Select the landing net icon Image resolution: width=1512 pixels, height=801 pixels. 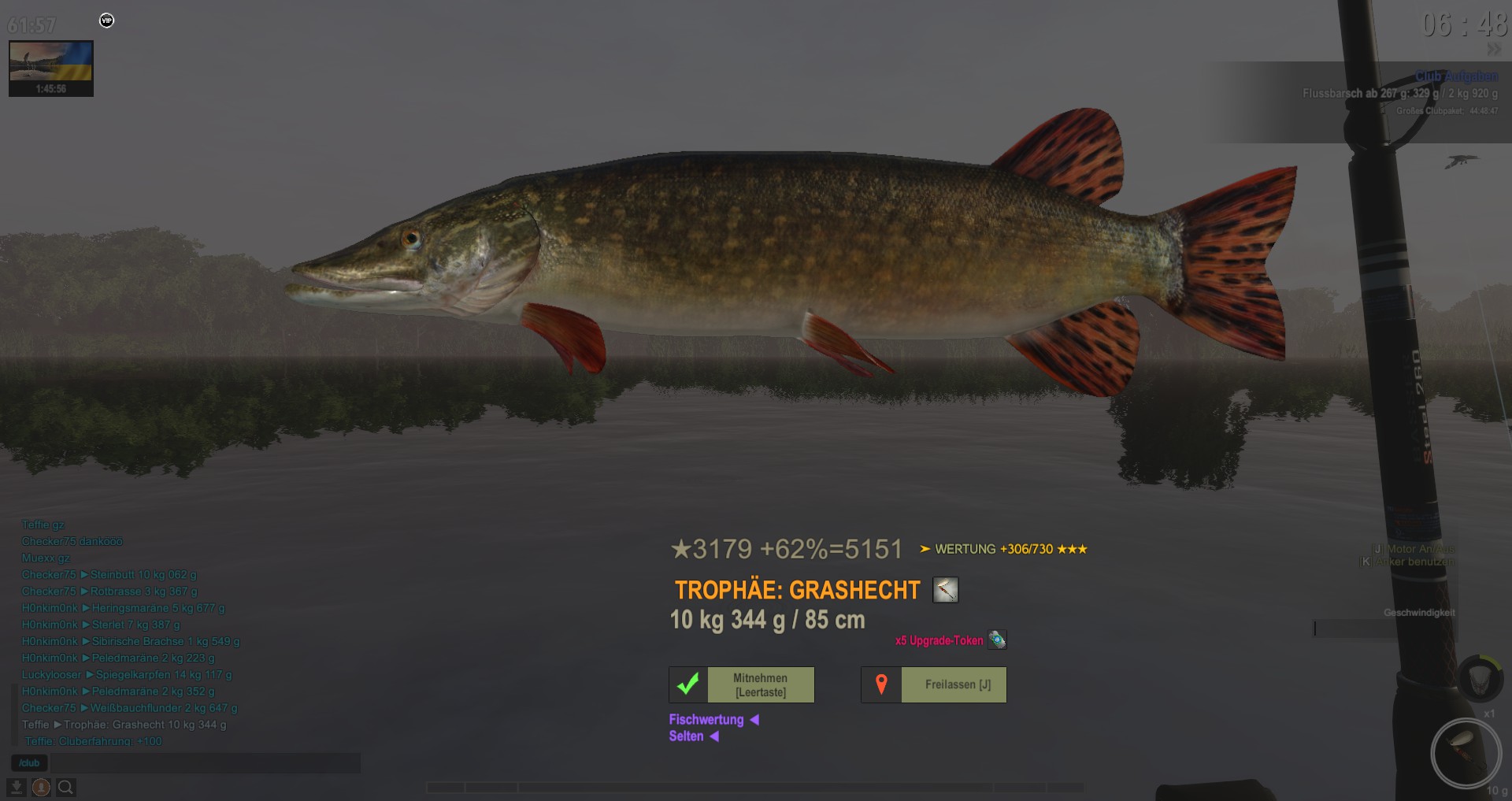(1480, 677)
